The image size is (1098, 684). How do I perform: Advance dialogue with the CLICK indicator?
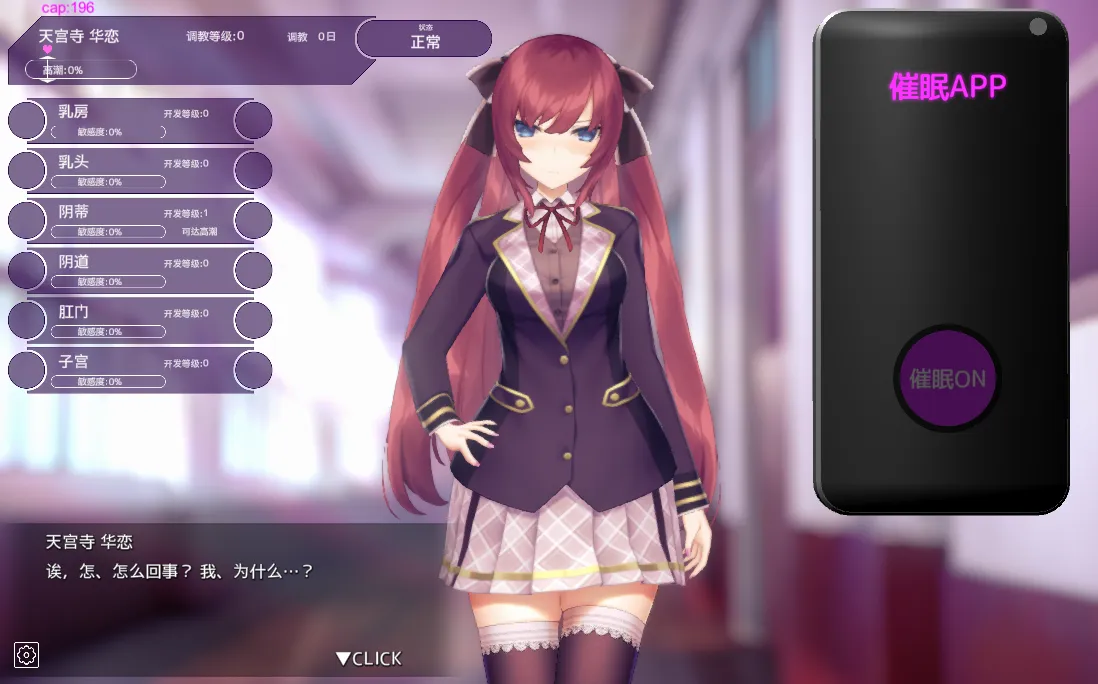(x=369, y=658)
